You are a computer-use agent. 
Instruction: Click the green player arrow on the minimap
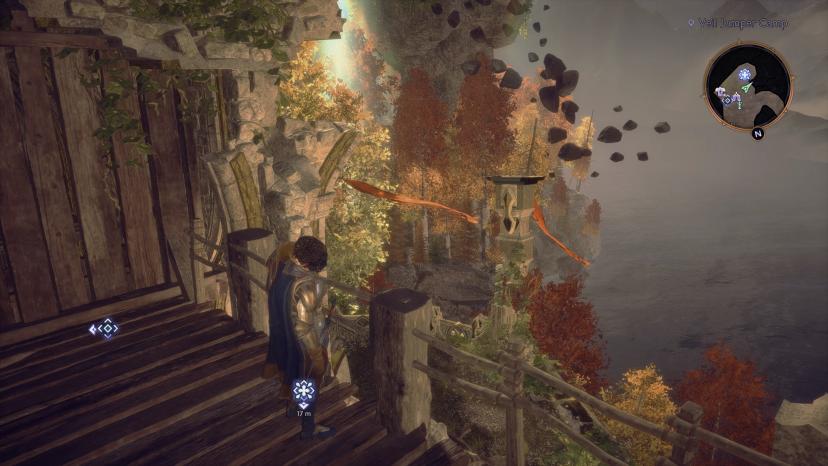747,90
